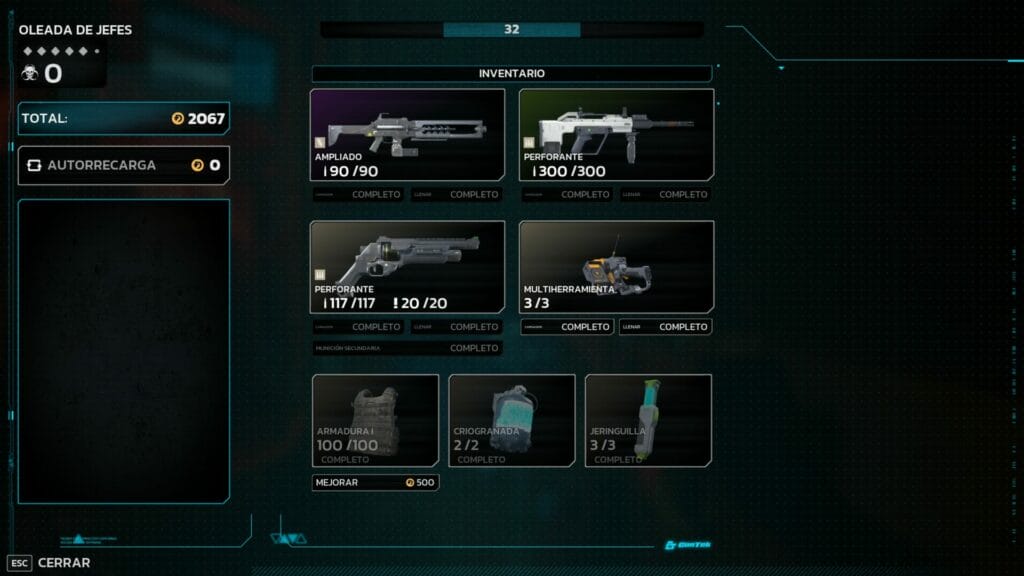This screenshot has width=1024, height=576.
Task: Select the Ampliado rifle card
Action: [x=407, y=135]
